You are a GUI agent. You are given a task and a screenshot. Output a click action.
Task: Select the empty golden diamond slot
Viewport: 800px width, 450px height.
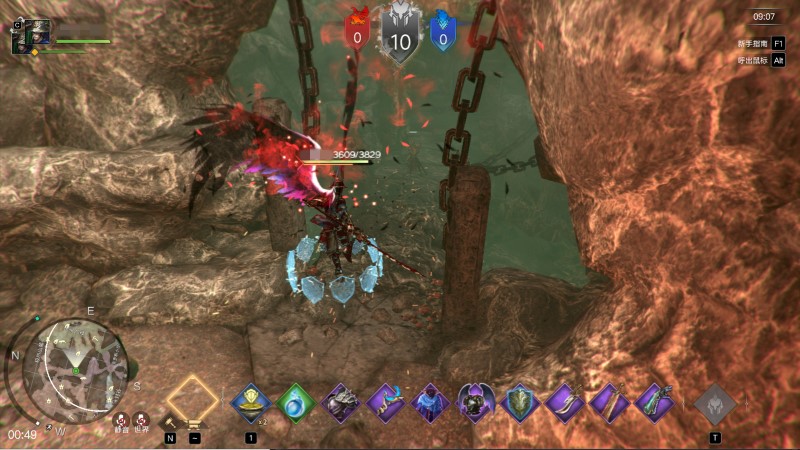pyautogui.click(x=192, y=397)
